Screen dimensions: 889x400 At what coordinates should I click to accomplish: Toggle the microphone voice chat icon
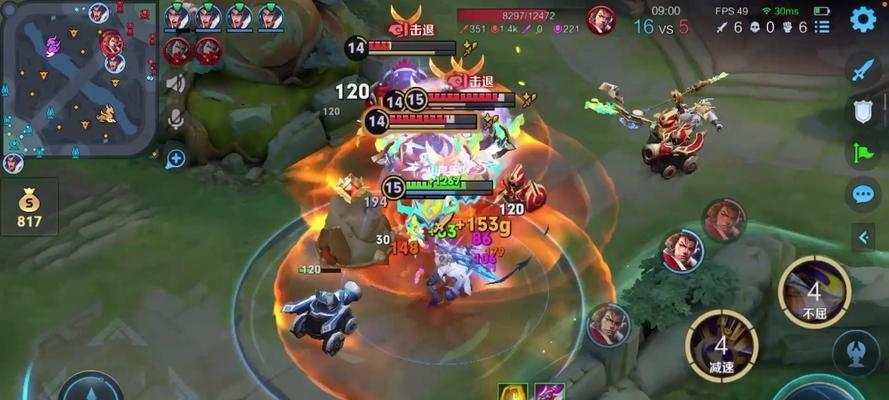[176, 120]
